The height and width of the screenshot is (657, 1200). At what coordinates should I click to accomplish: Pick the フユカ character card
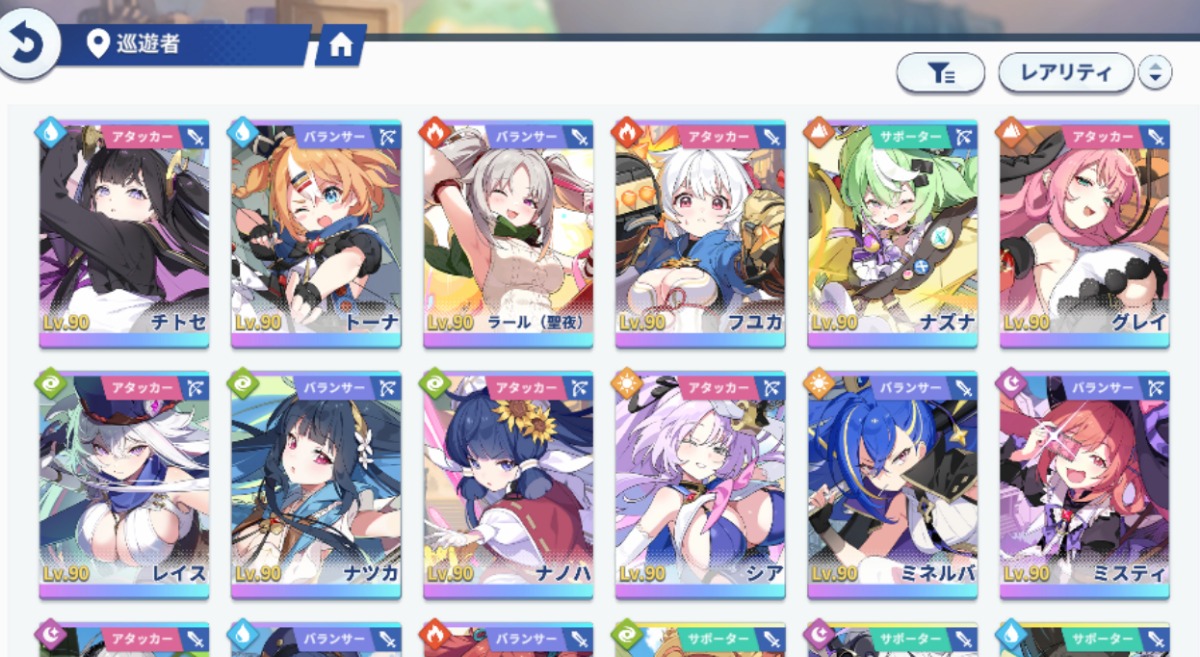click(700, 235)
